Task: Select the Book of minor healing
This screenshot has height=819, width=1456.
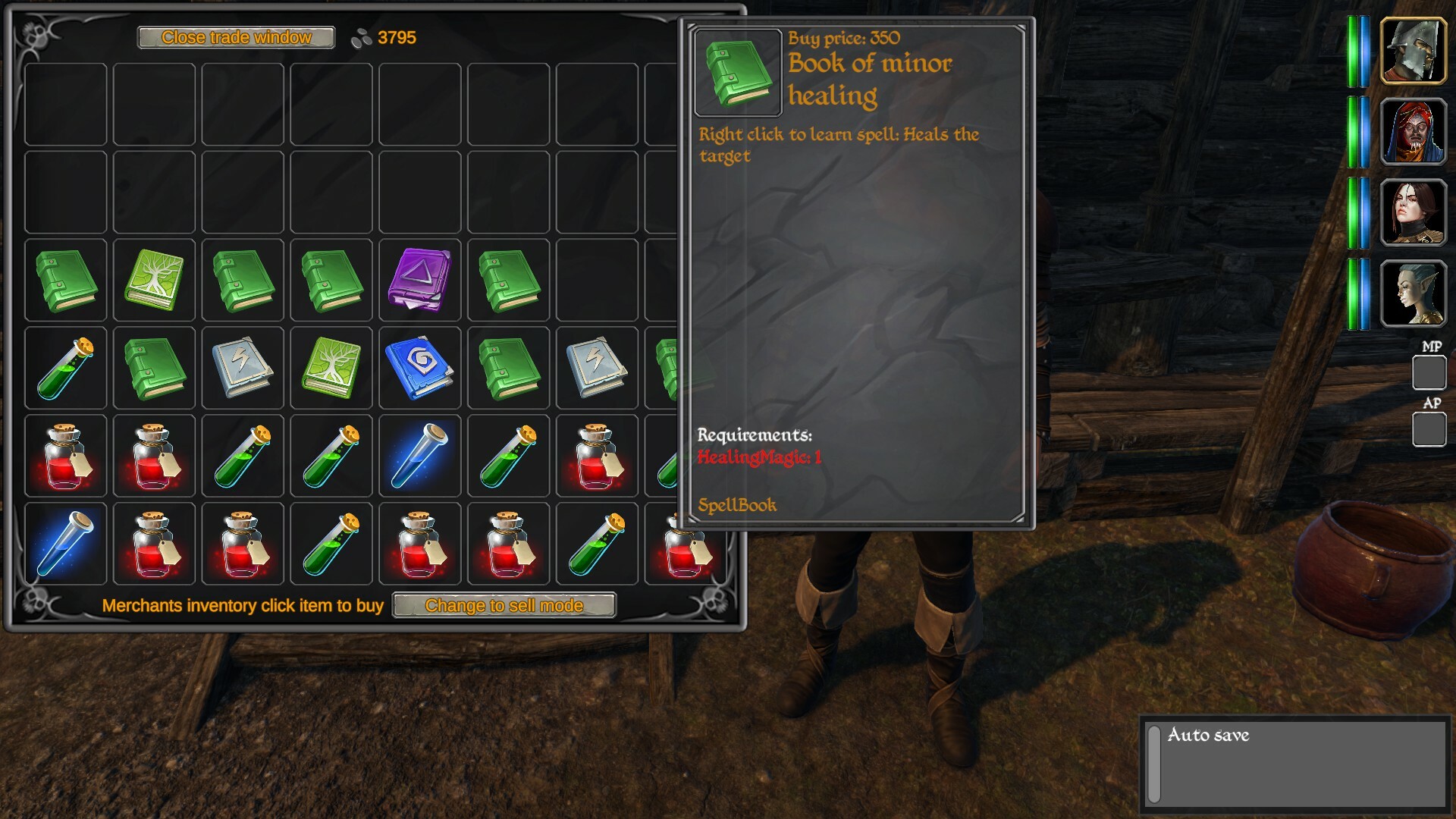Action: click(64, 281)
